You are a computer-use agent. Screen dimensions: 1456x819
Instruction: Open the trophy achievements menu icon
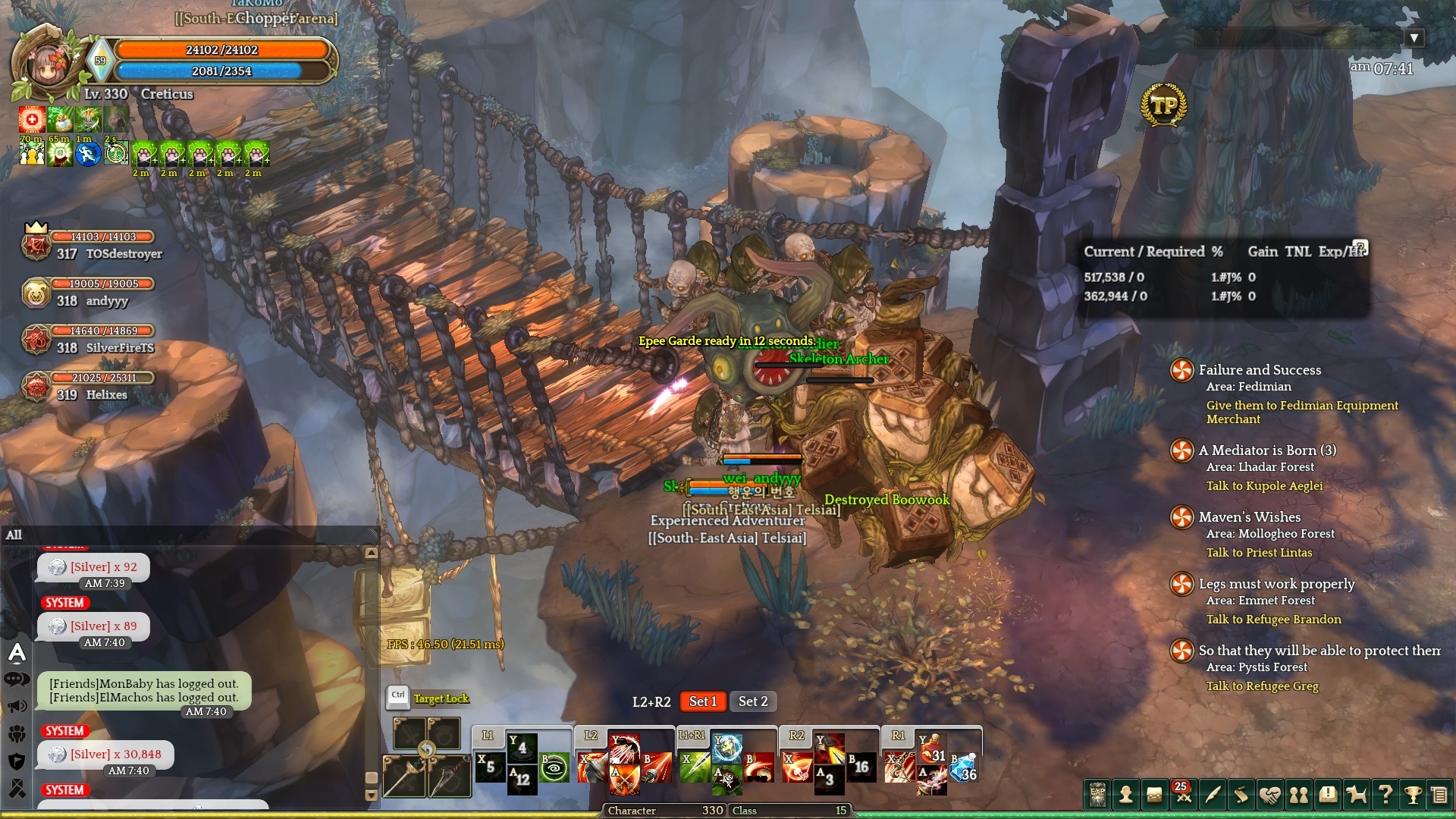[1412, 795]
